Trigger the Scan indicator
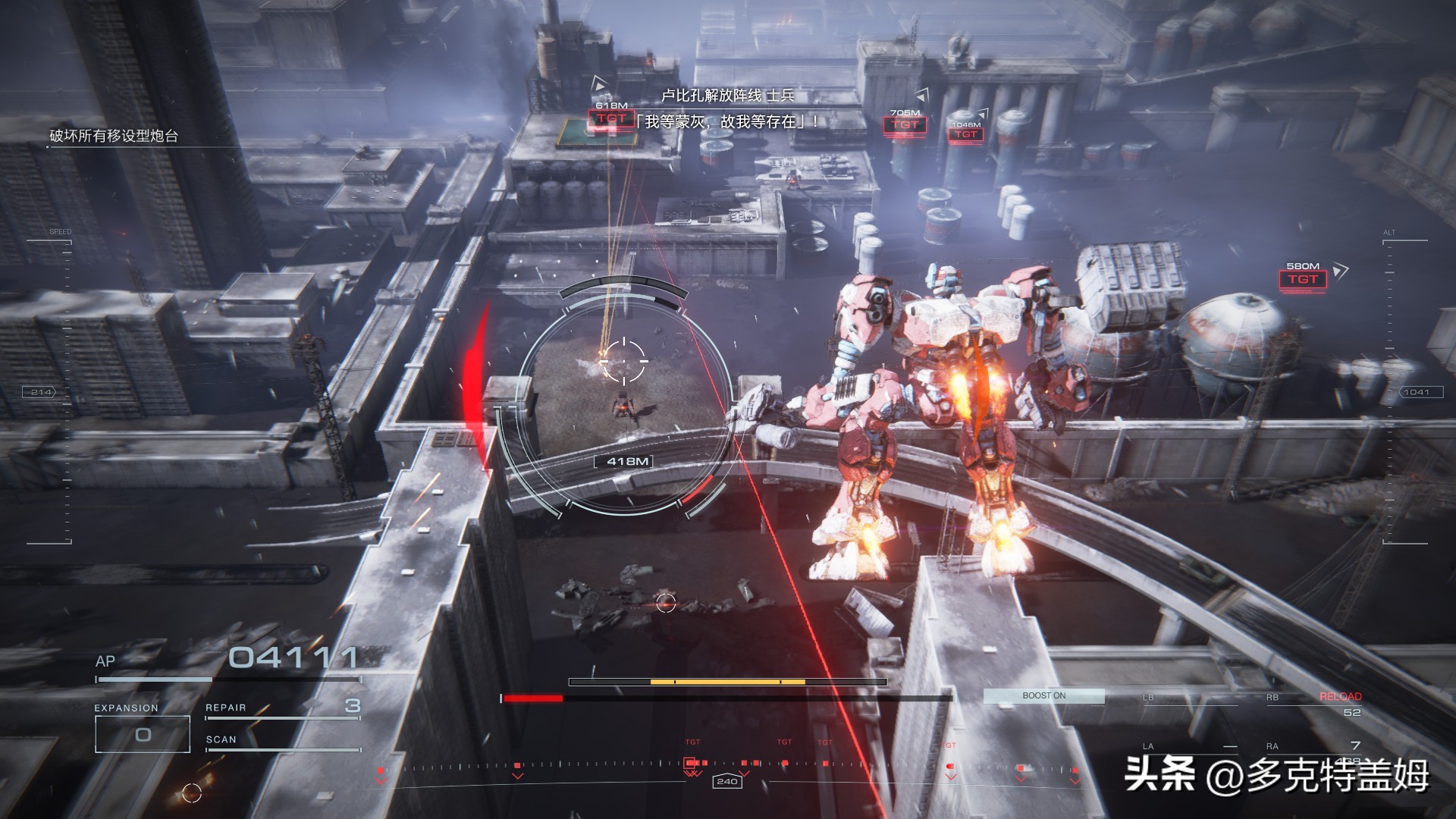This screenshot has height=819, width=1456. tap(282, 741)
